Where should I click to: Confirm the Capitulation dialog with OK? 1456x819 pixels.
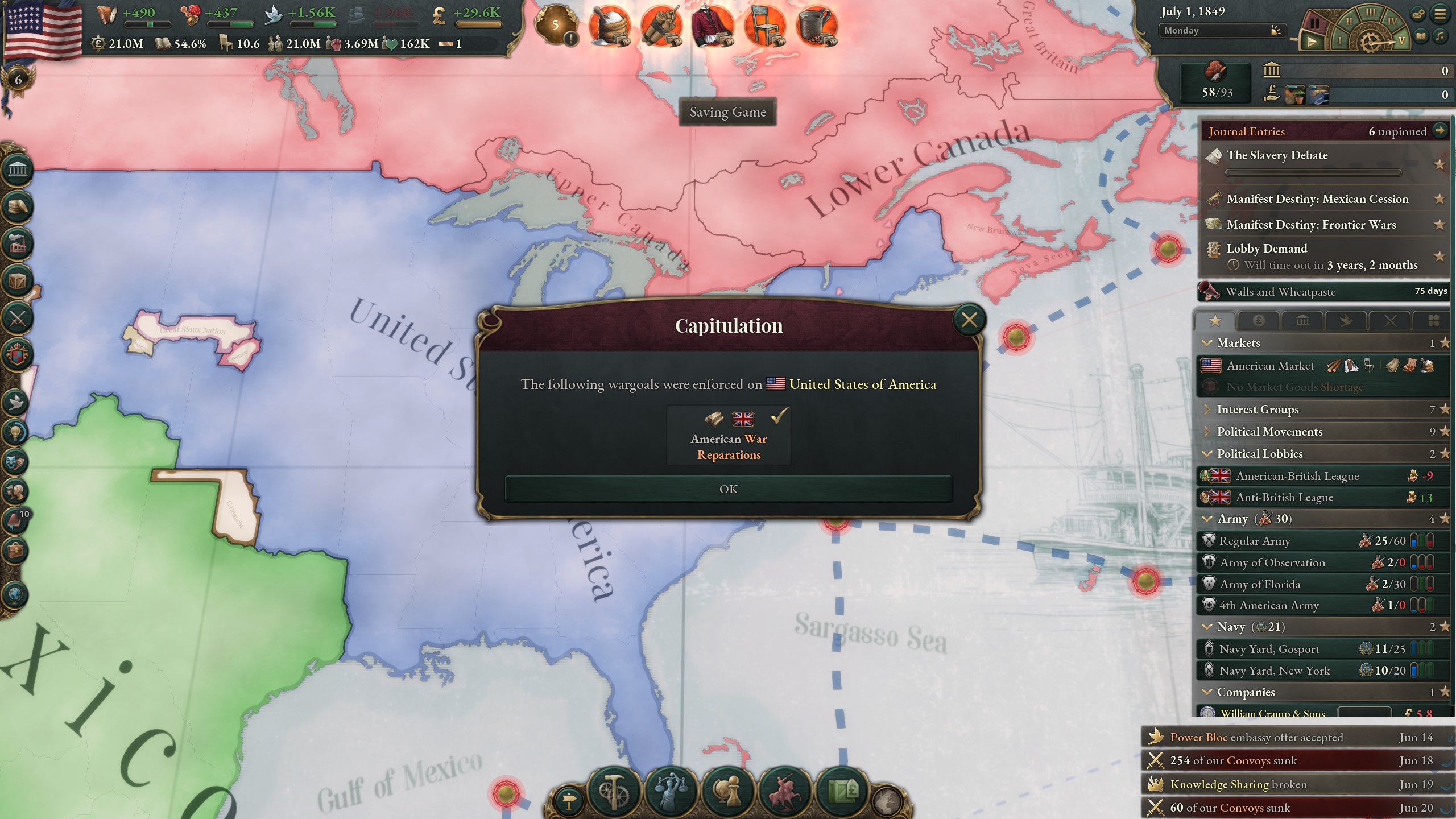click(728, 489)
